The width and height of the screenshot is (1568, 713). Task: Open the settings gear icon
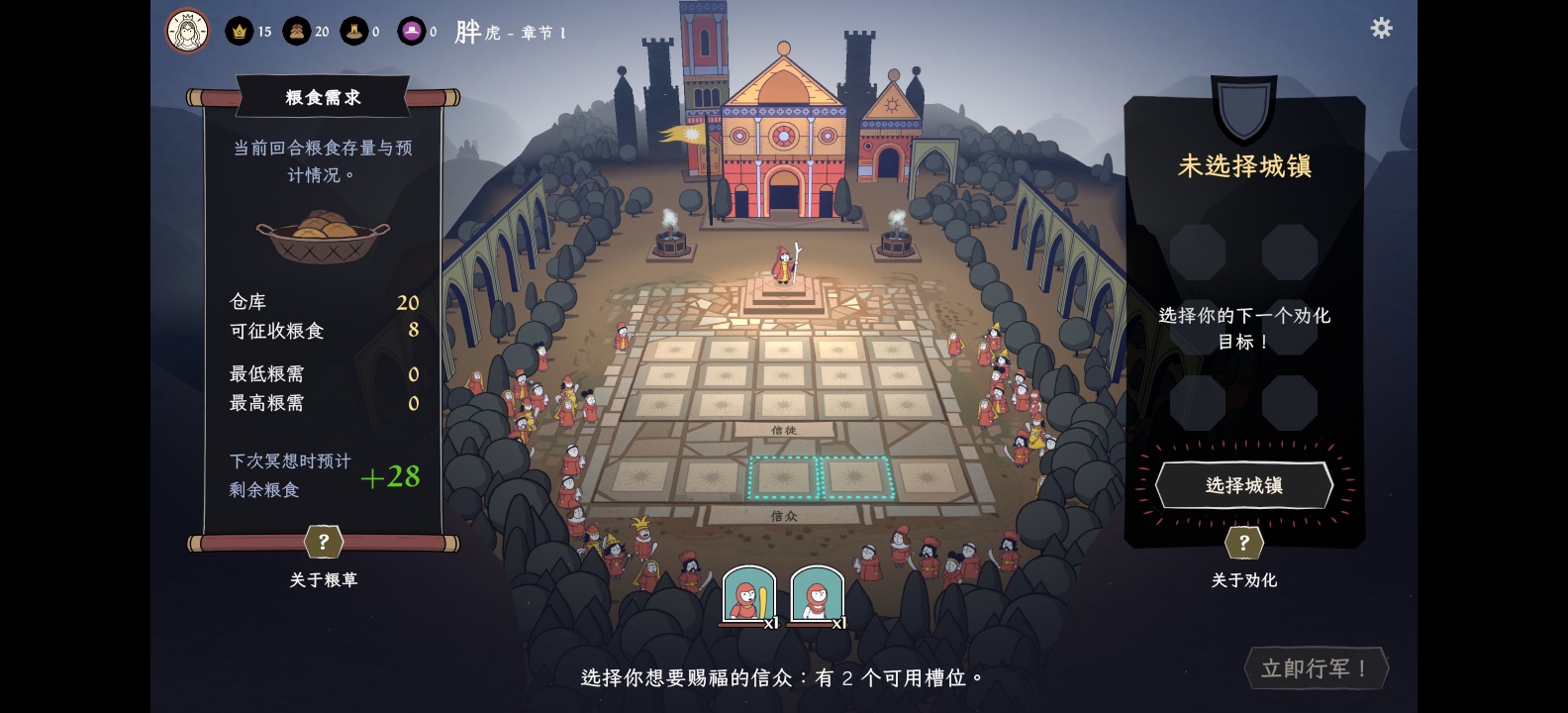click(x=1381, y=29)
